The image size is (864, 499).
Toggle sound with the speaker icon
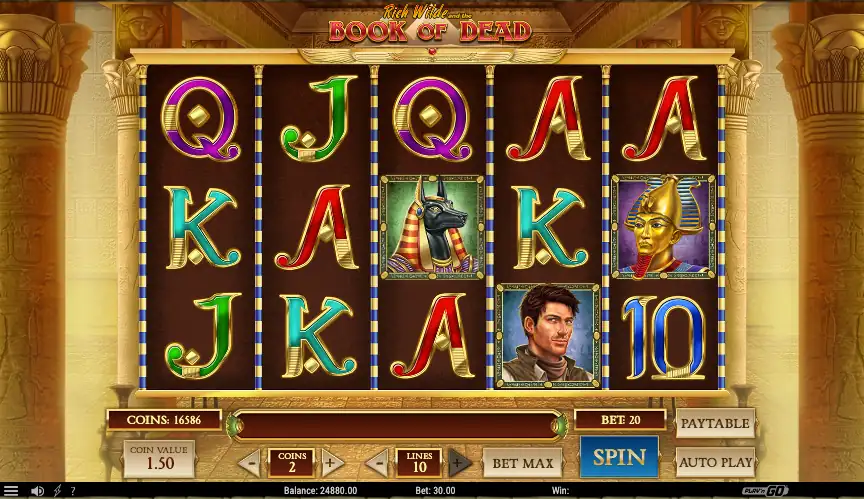coord(38,491)
